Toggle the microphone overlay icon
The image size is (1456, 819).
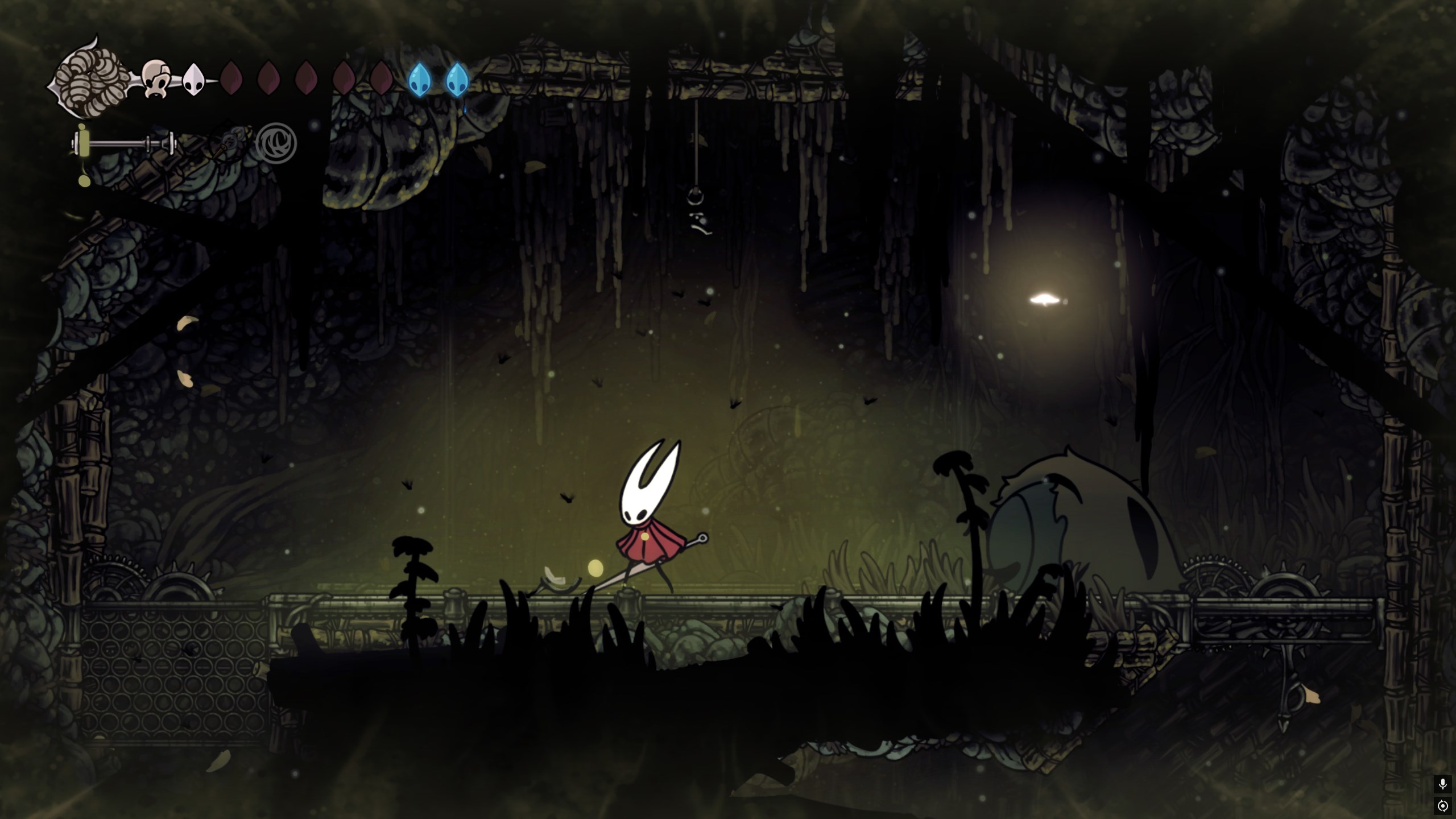(x=1442, y=784)
